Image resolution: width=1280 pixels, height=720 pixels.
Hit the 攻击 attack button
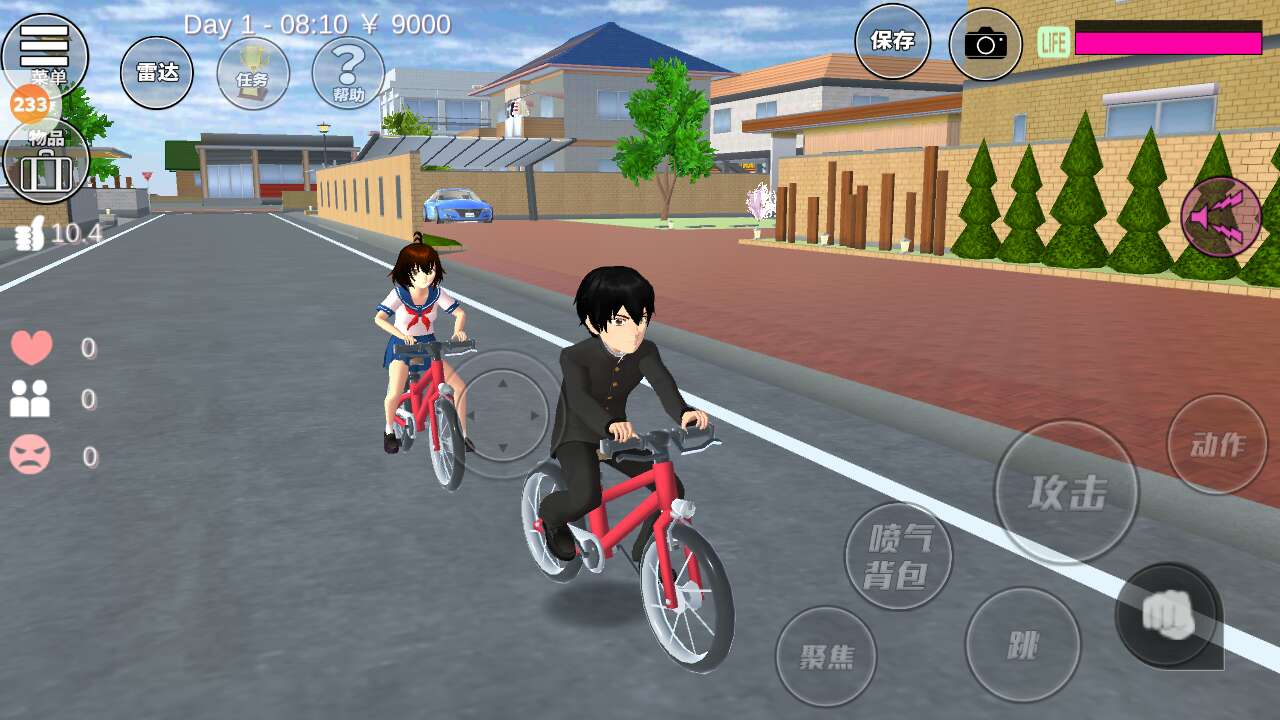(x=1066, y=492)
